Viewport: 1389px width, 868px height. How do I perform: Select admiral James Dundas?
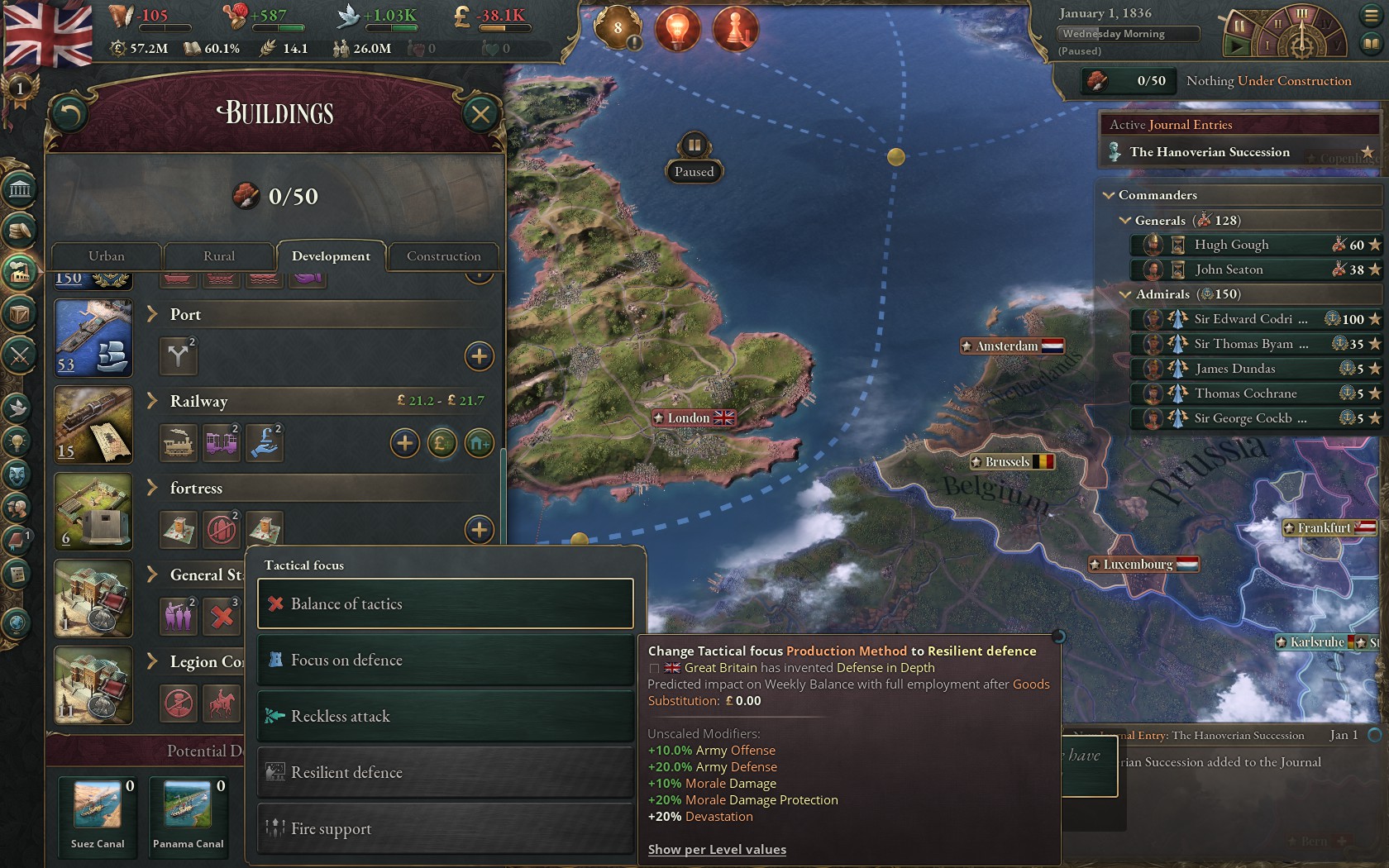coord(1234,369)
